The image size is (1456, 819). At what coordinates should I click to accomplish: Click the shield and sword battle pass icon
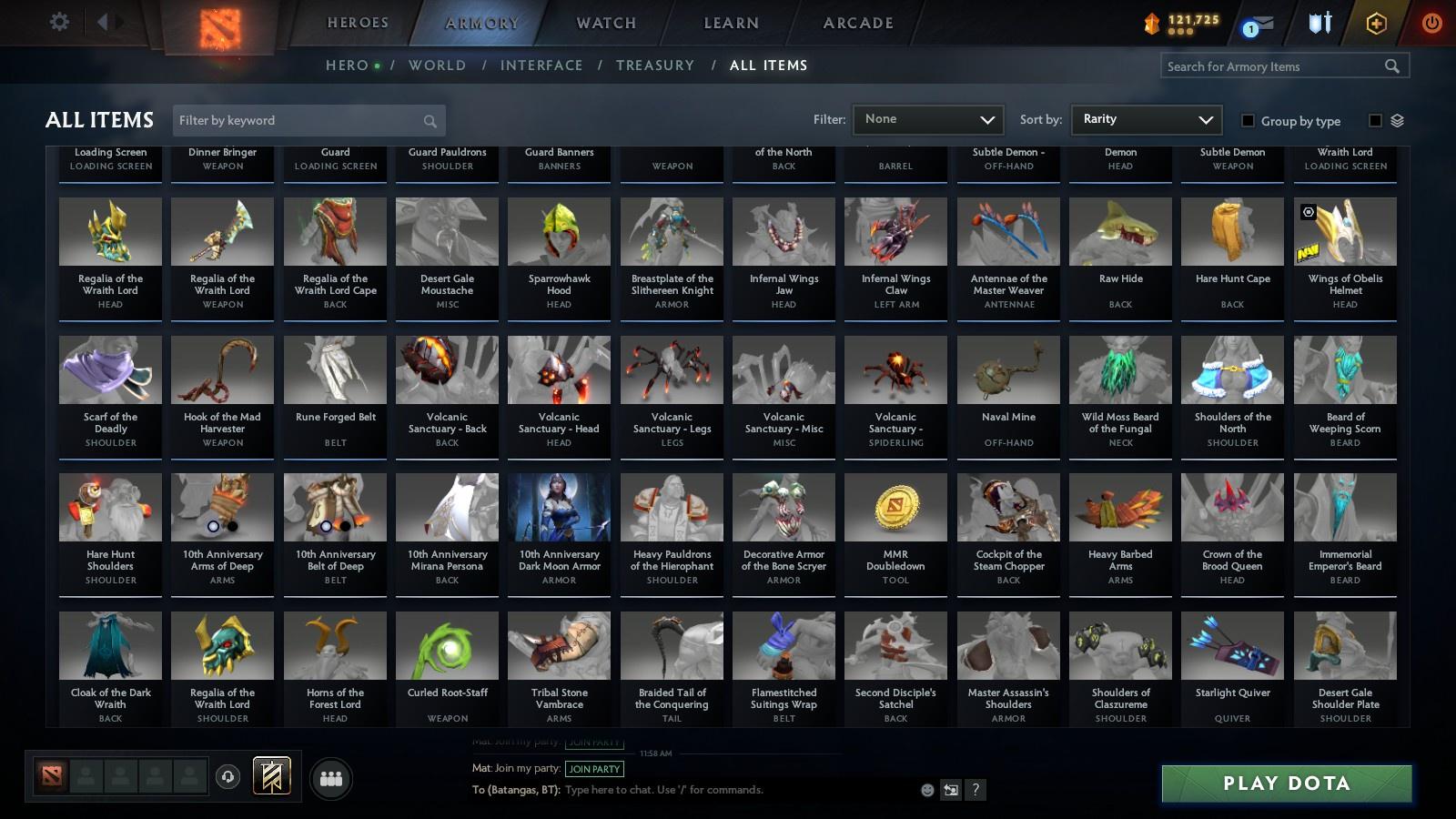pos(1319,22)
